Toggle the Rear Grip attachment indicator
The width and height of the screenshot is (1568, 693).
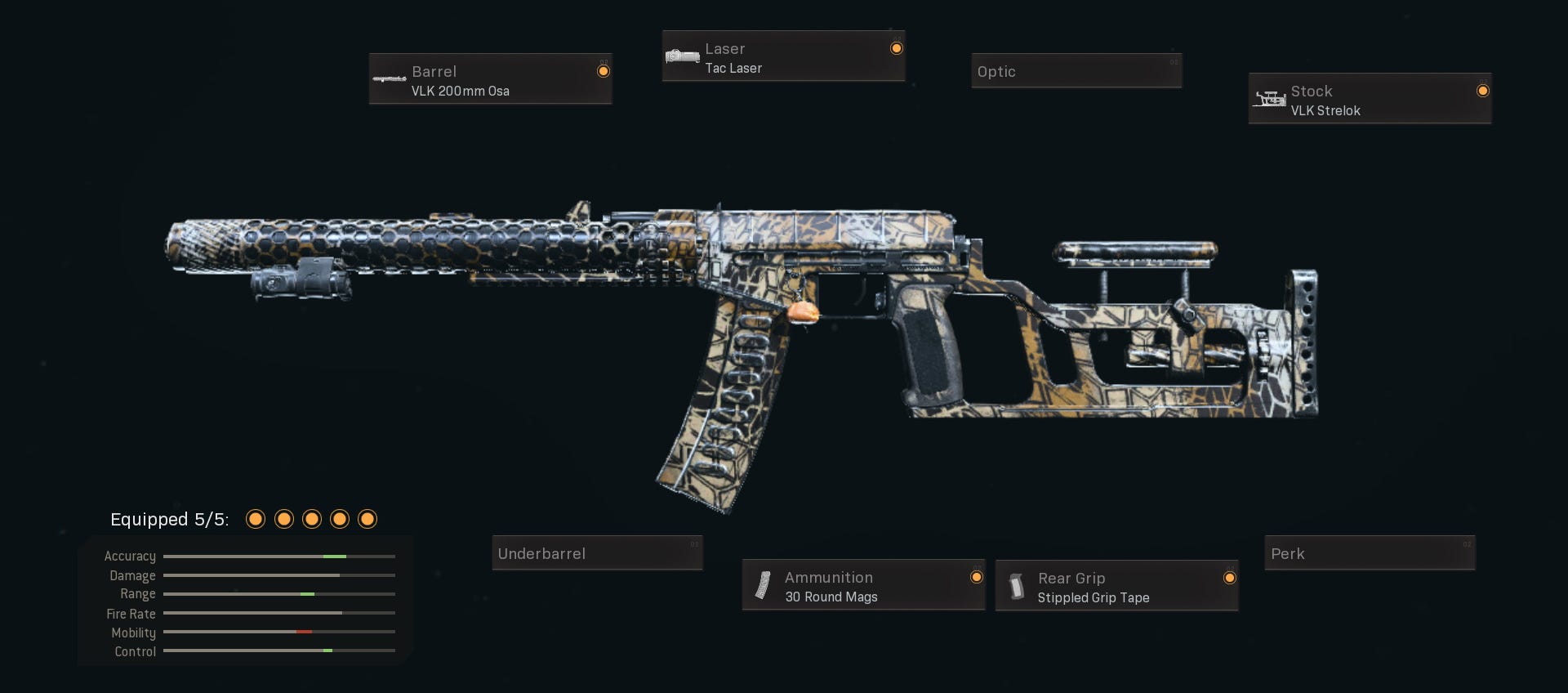point(1230,578)
